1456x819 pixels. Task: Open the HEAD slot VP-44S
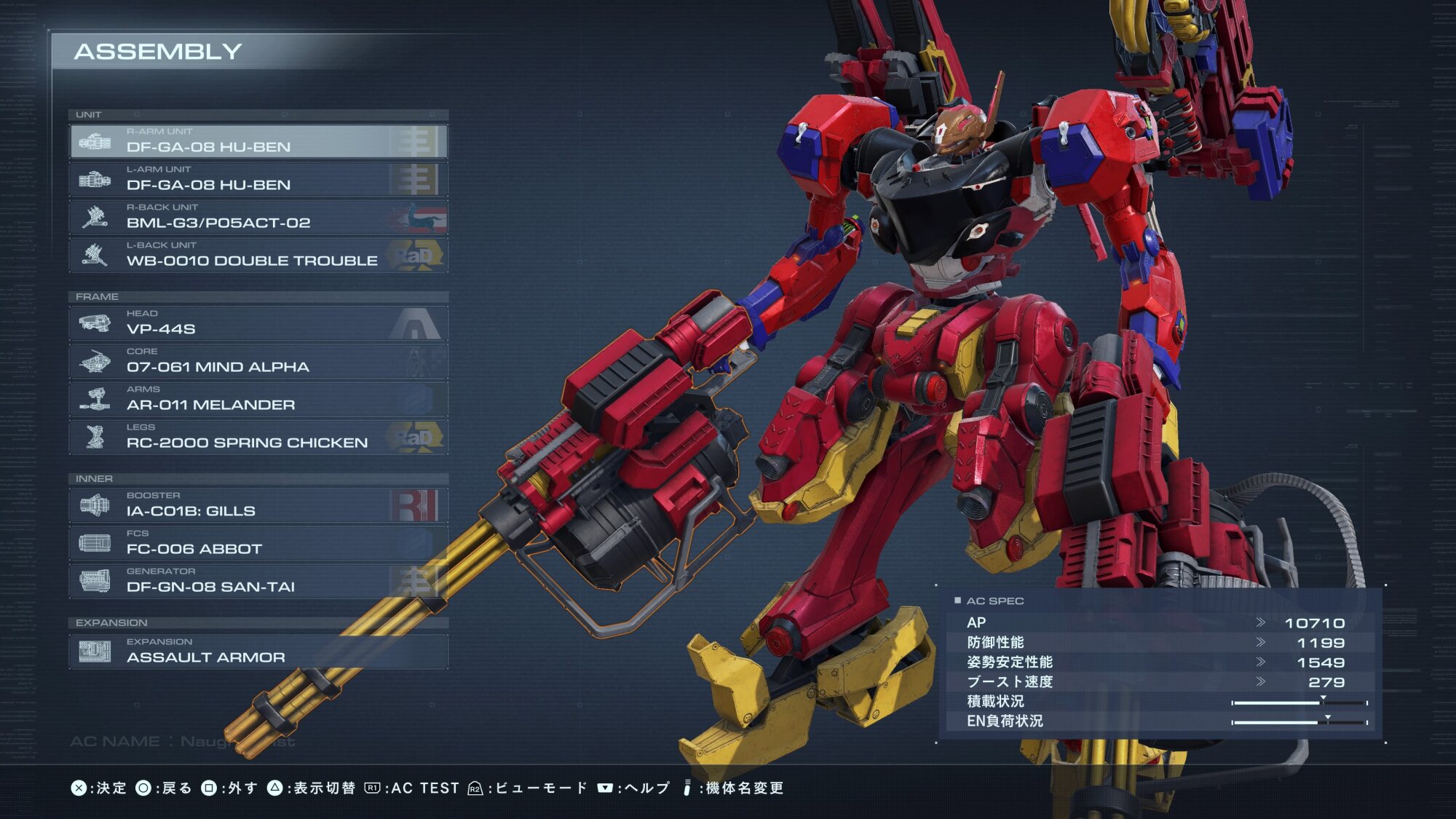tap(258, 323)
